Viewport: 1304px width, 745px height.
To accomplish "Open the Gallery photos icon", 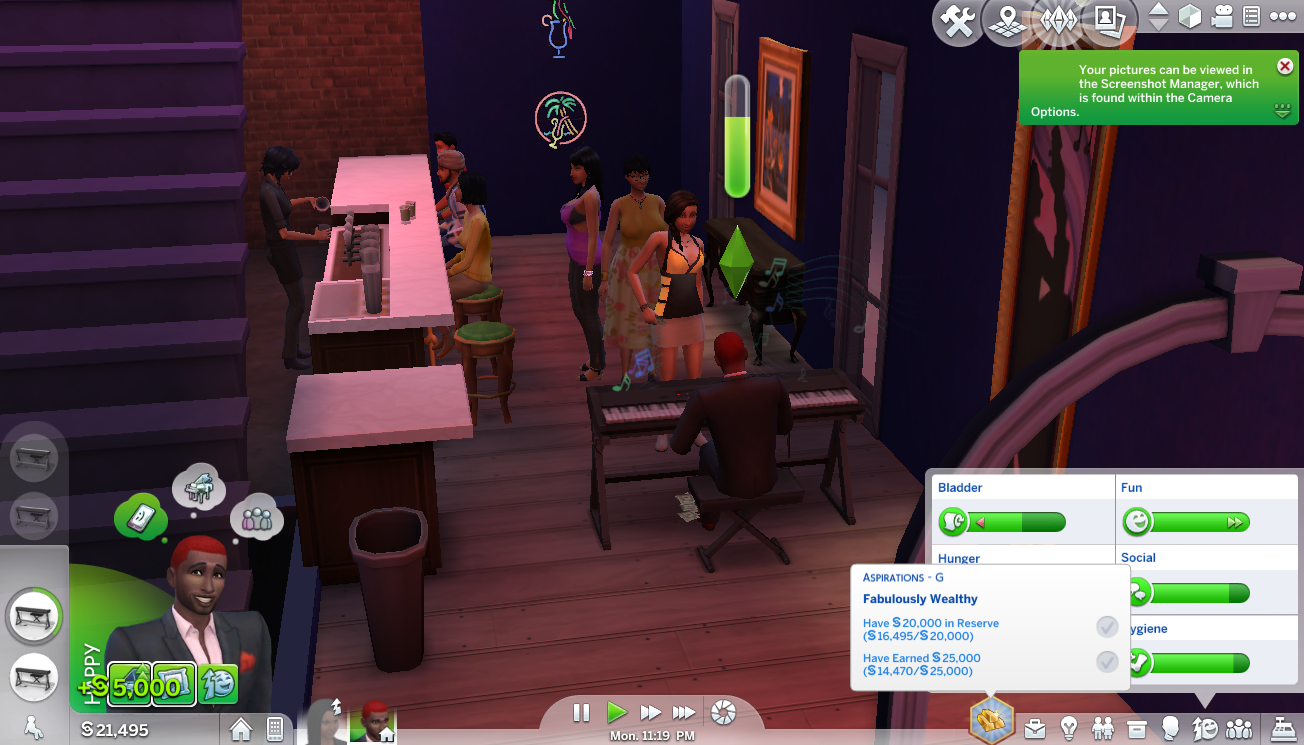I will coord(1107,22).
